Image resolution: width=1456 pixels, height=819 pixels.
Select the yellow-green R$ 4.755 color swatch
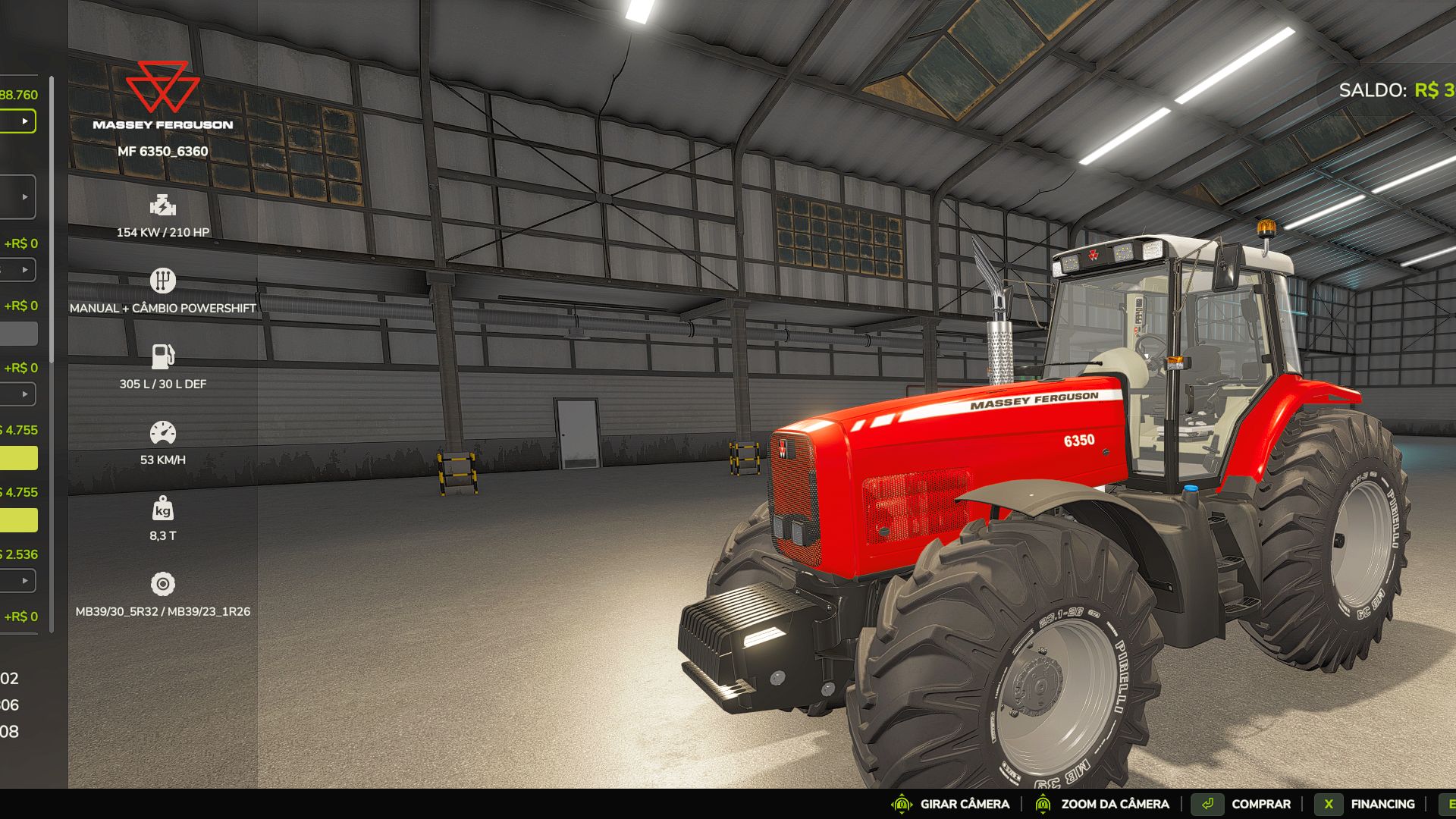19,459
